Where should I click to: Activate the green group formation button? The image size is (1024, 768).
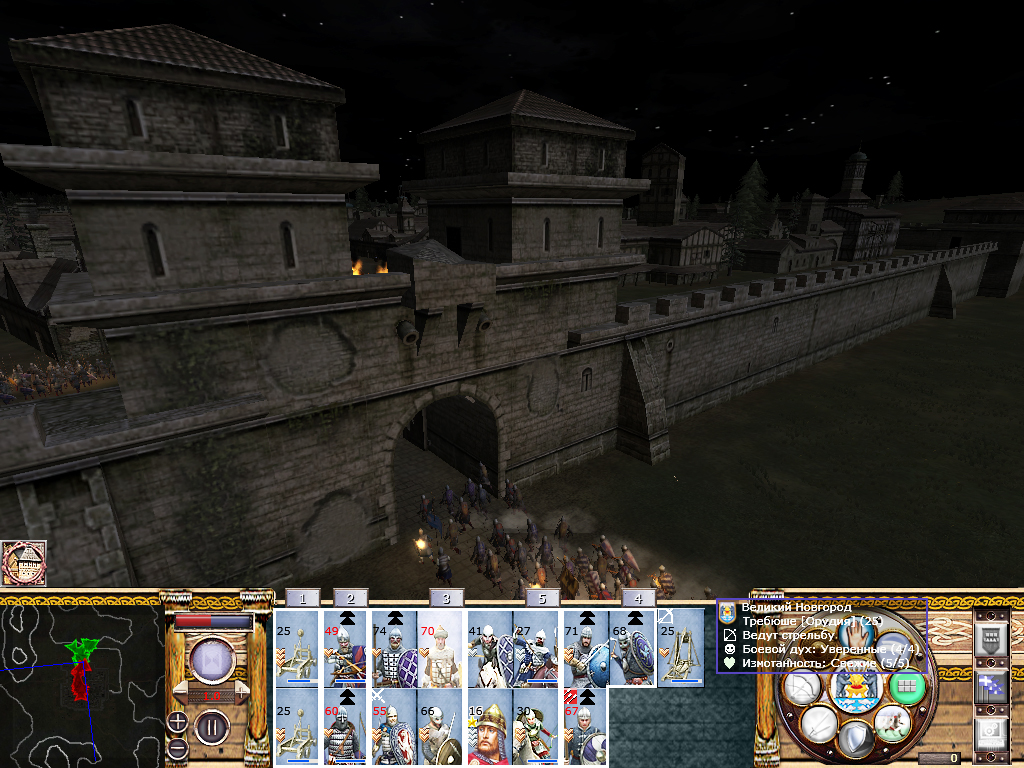coord(907,686)
